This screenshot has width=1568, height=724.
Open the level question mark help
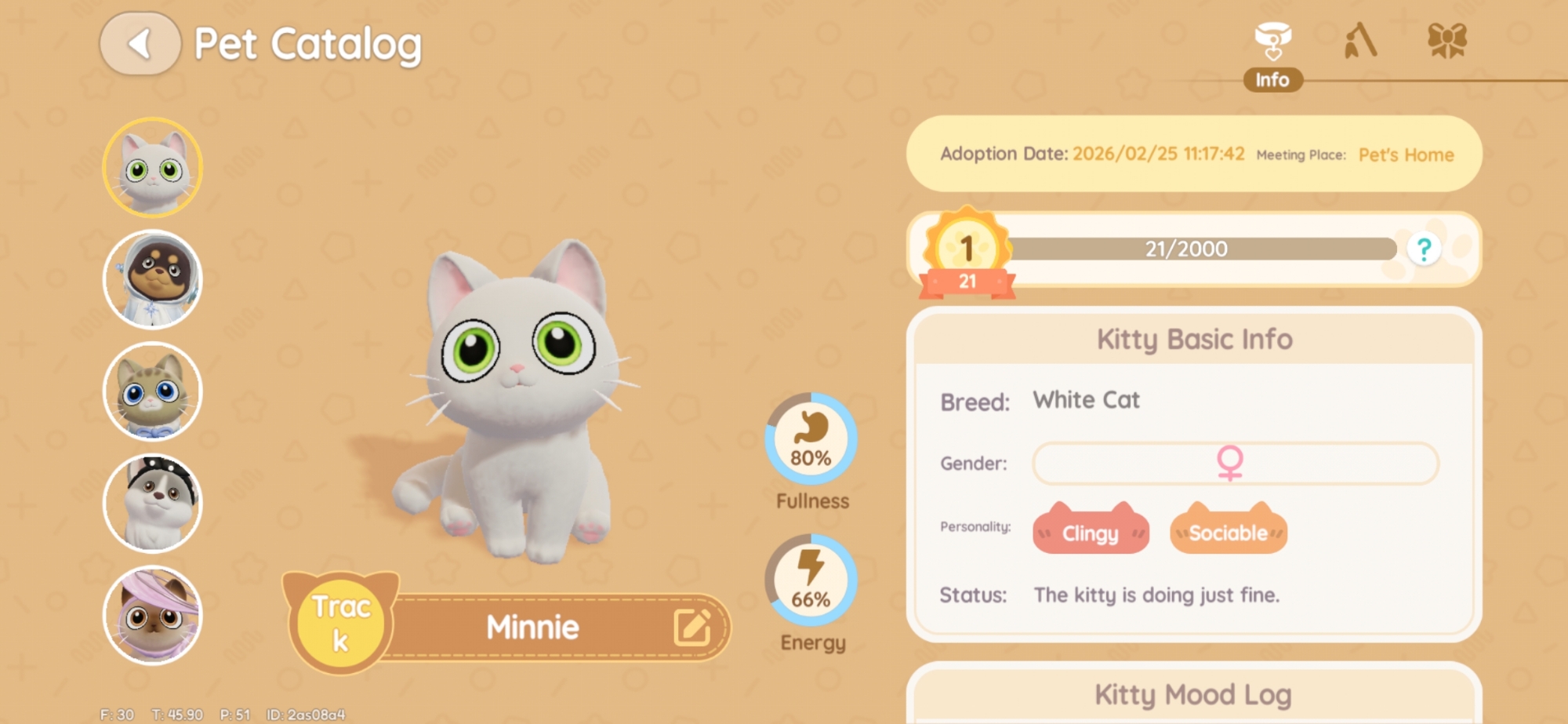pos(1424,249)
